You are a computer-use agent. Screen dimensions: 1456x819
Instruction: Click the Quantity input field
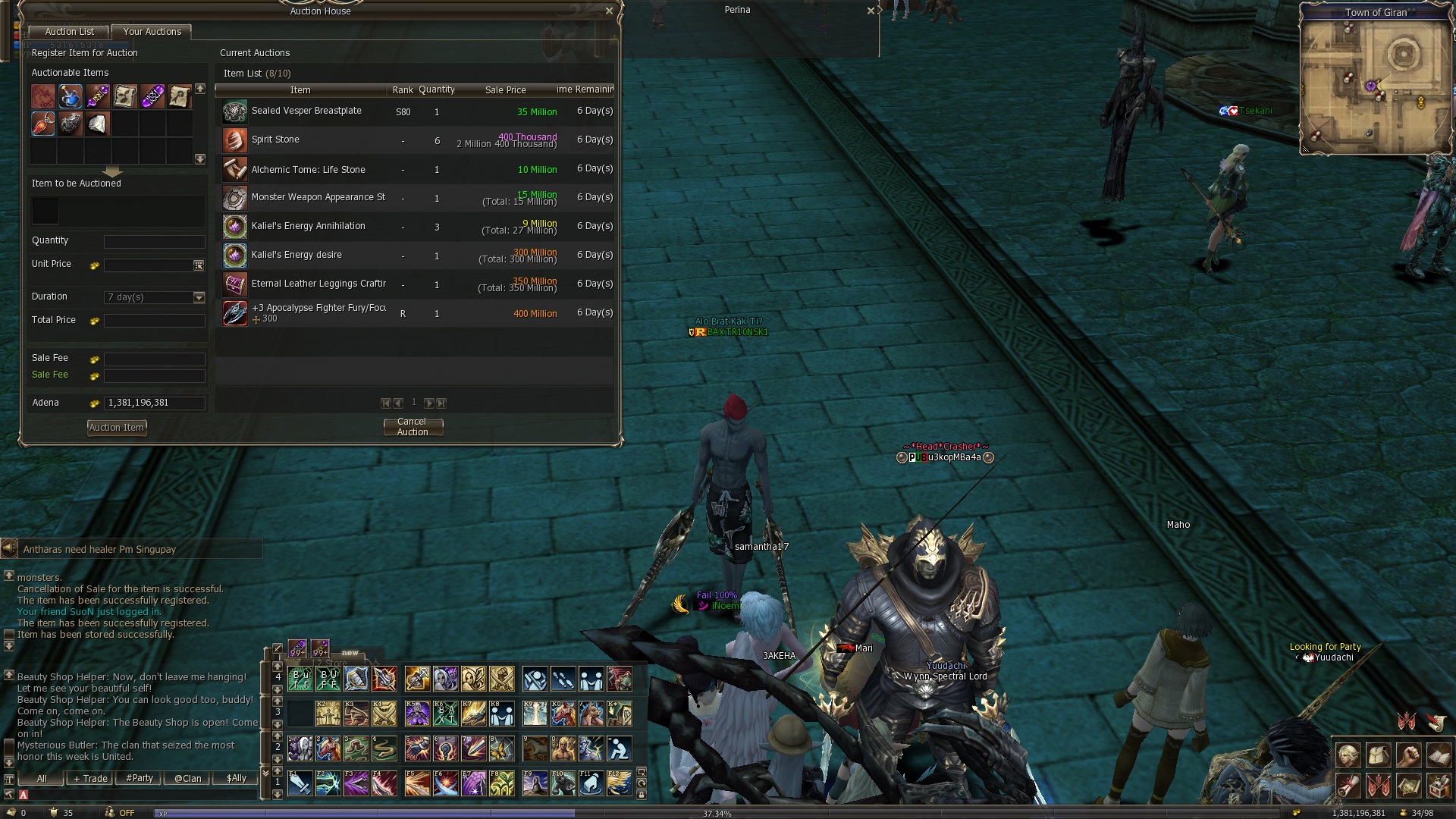point(154,241)
